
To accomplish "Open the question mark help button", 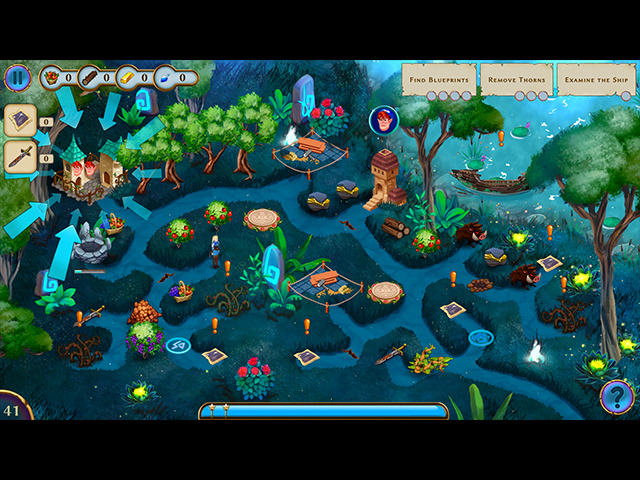I will pos(617,397).
